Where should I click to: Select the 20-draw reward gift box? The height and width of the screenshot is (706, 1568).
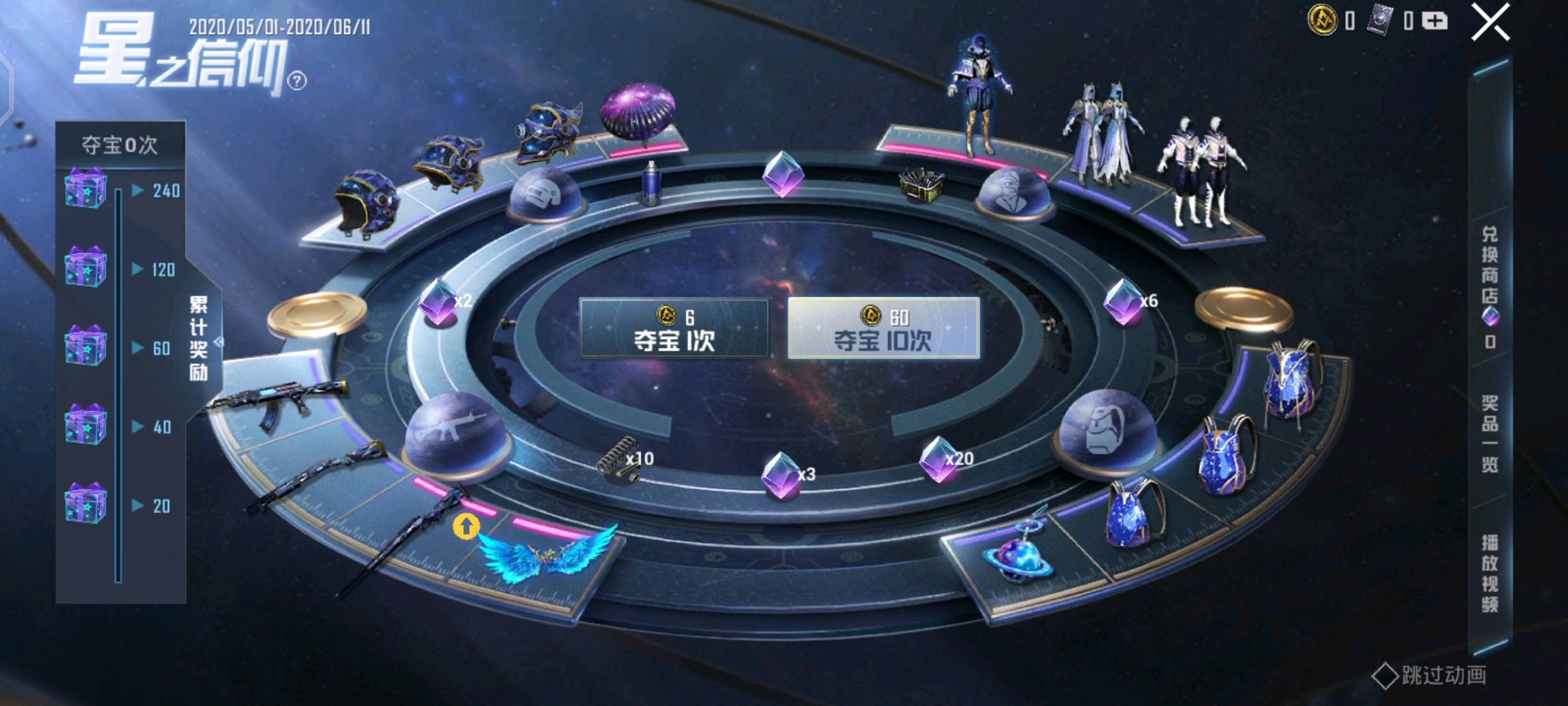(86, 504)
